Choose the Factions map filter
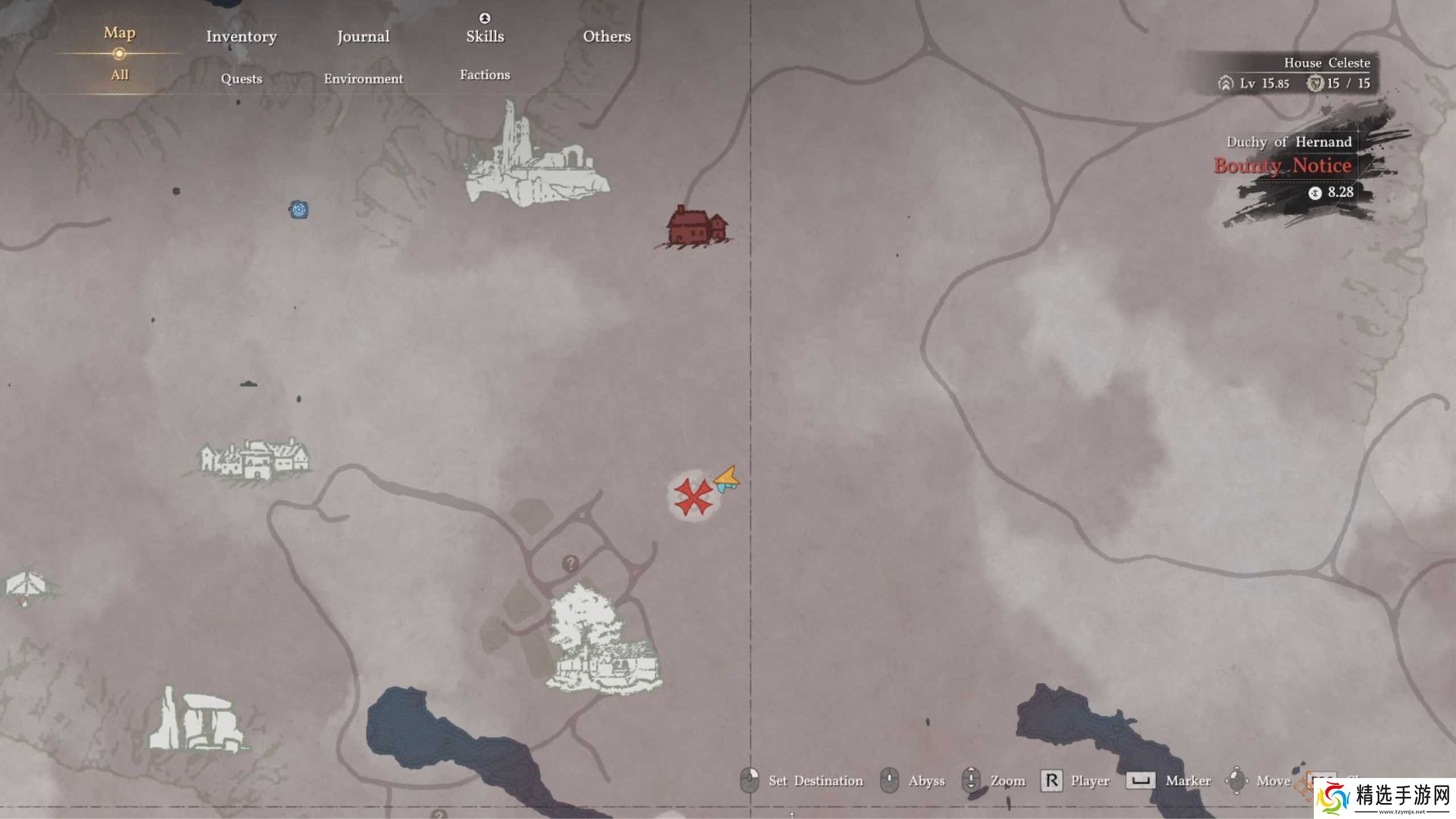Viewport: 1456px width, 819px height. pos(485,75)
